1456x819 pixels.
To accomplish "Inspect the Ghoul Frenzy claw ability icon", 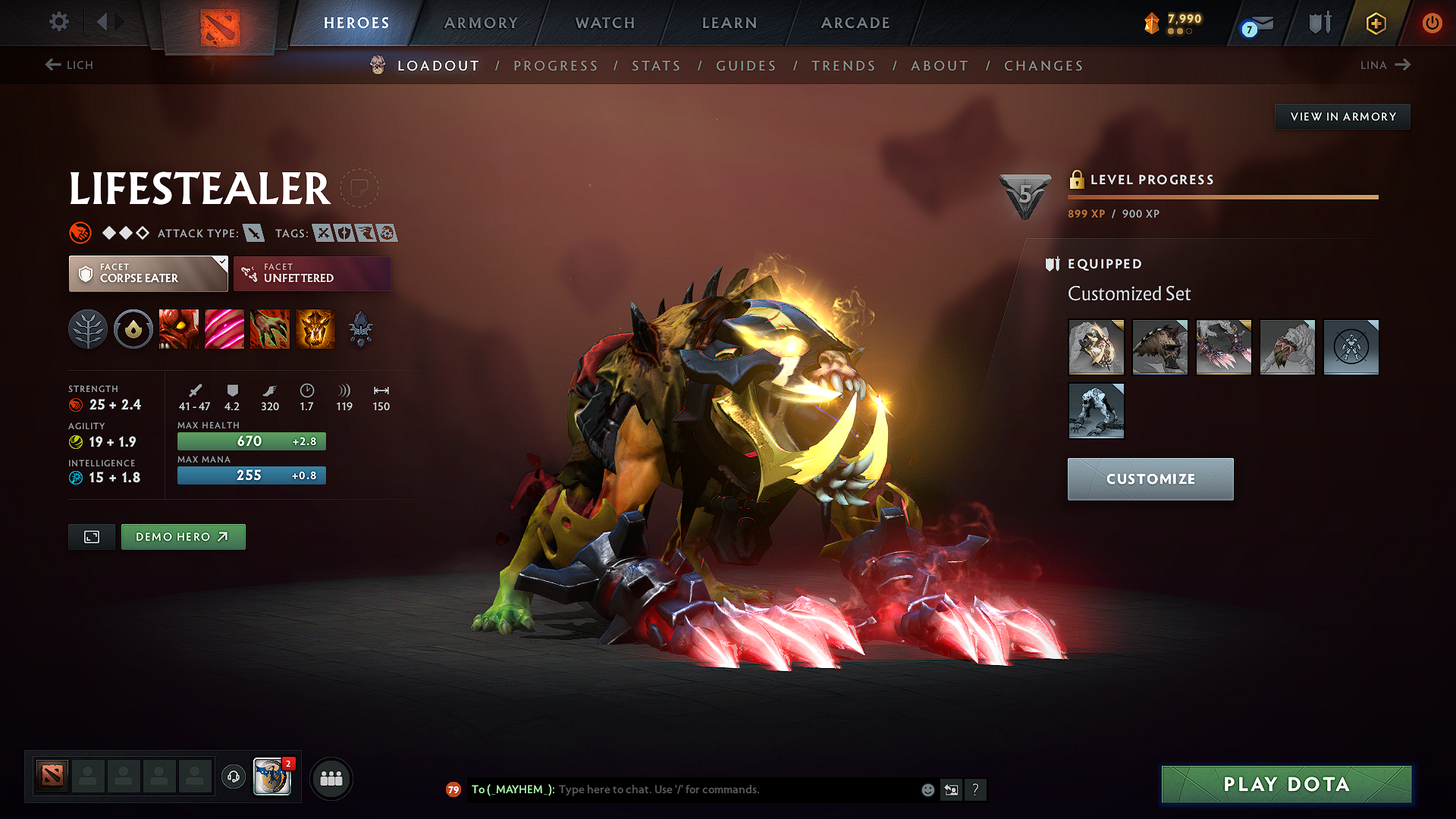I will [270, 329].
